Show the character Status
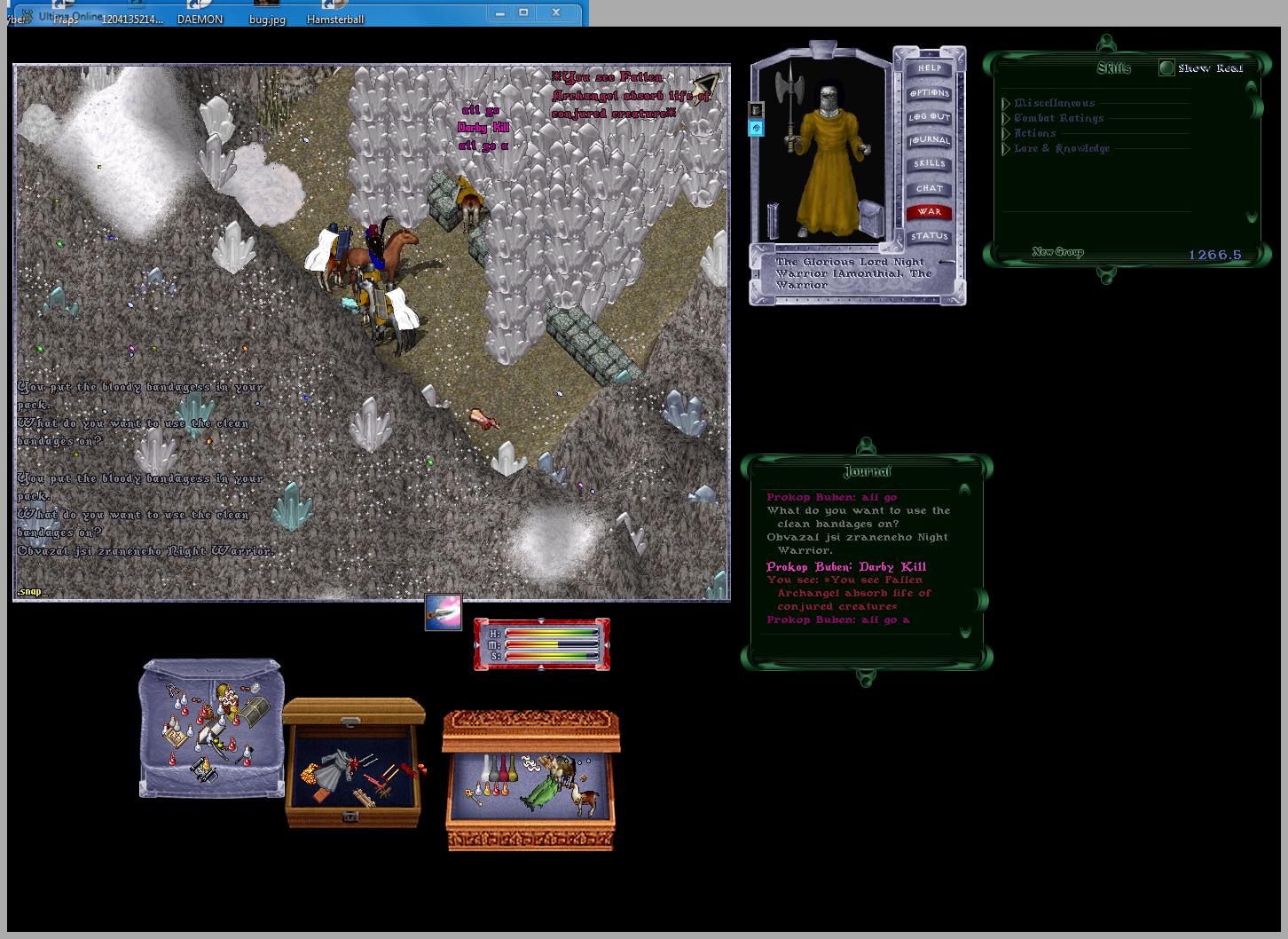 click(x=929, y=236)
